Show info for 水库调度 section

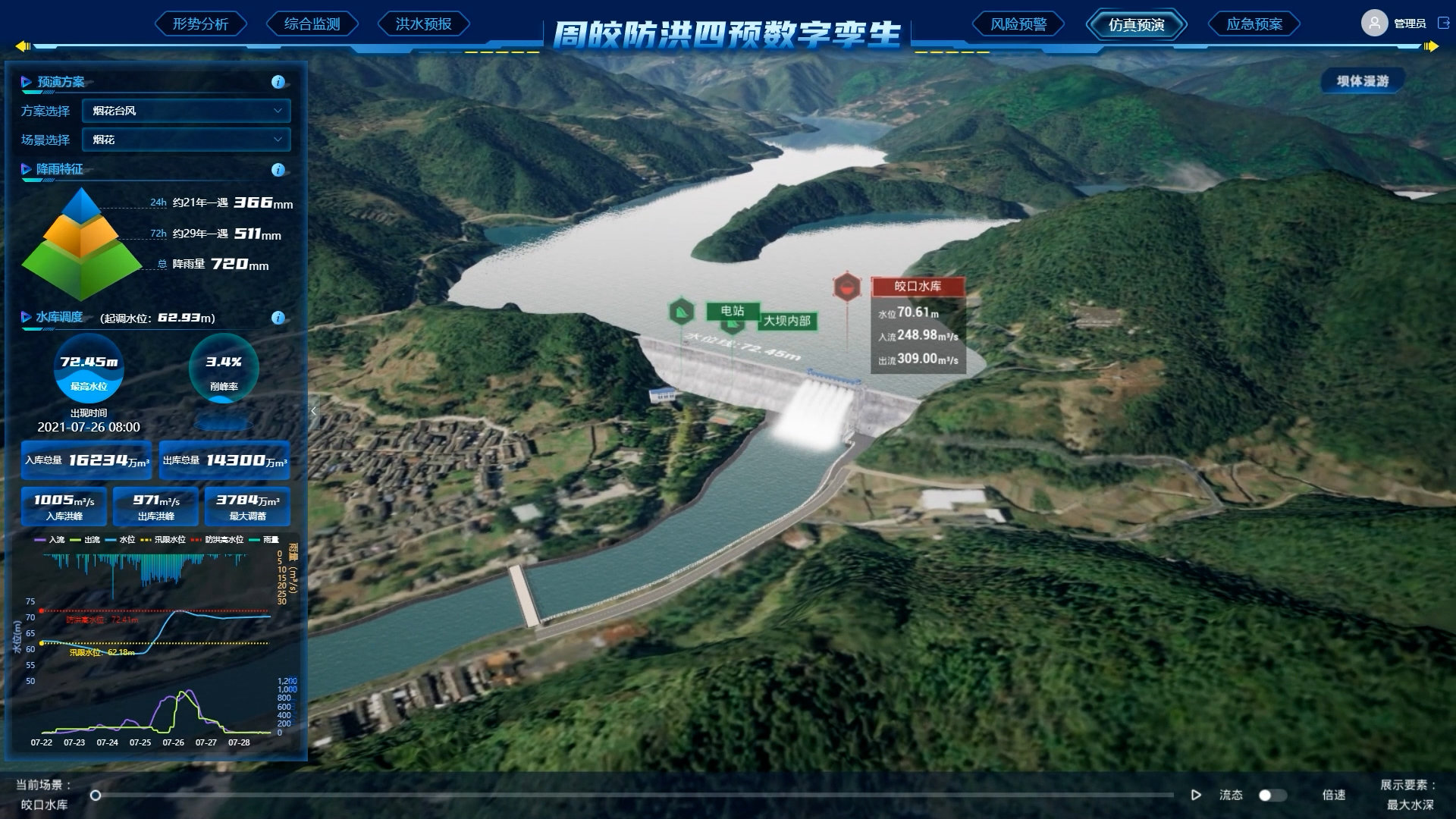(278, 318)
